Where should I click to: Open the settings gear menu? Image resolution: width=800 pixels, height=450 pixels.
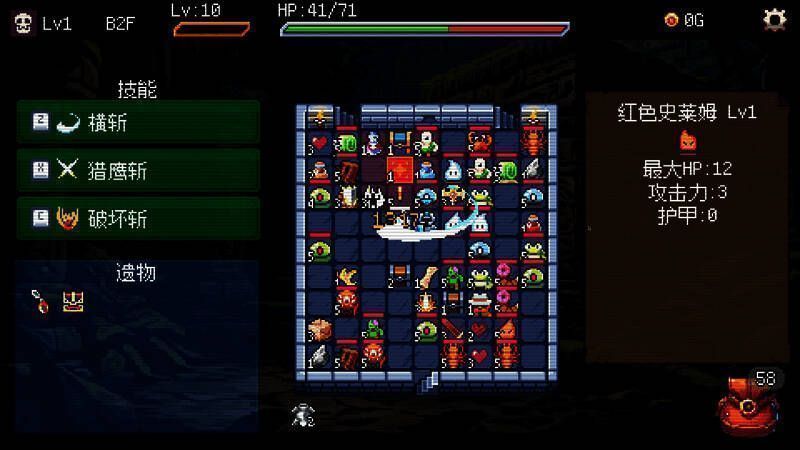[773, 19]
